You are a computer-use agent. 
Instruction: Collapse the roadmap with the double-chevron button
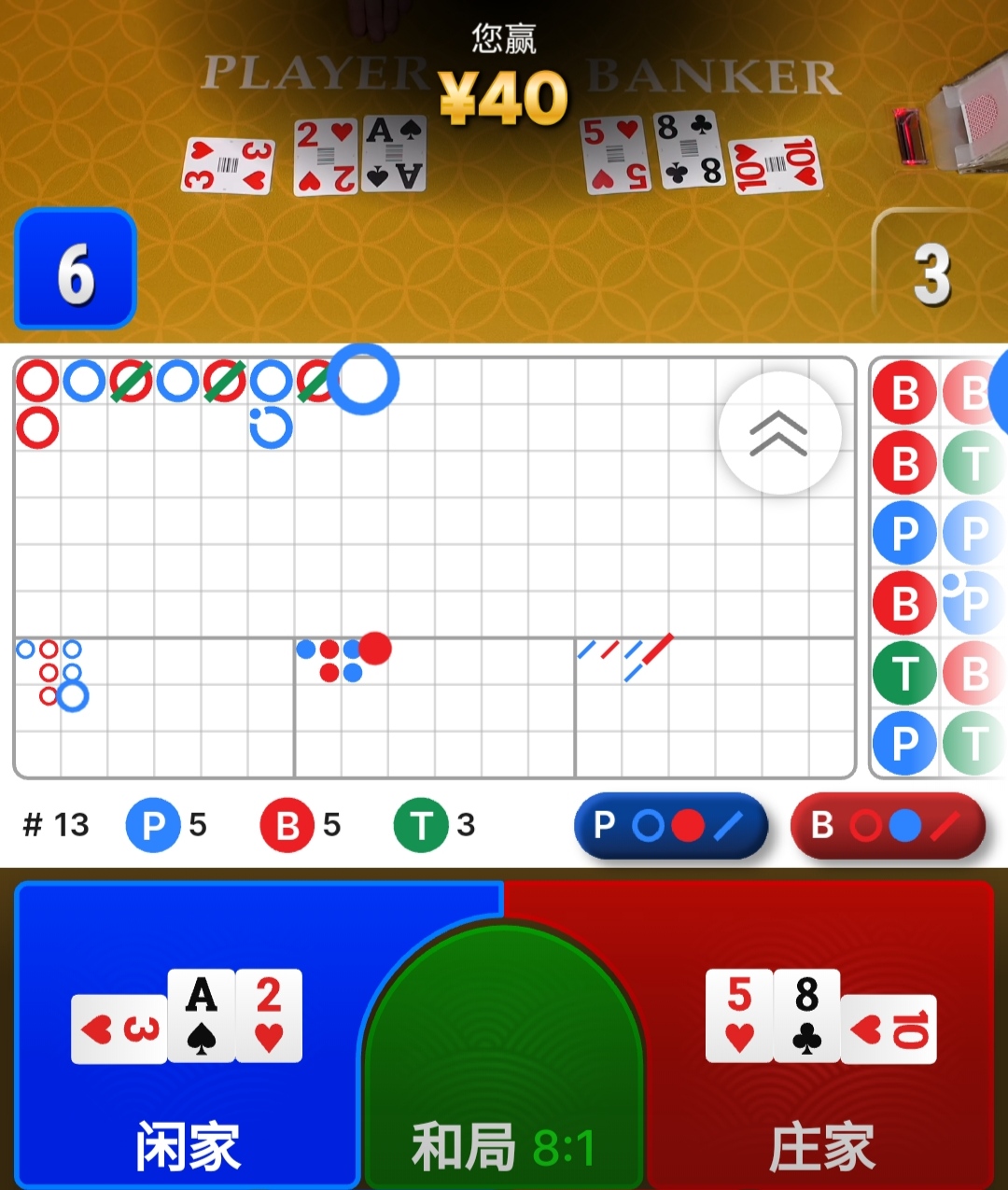coord(779,433)
